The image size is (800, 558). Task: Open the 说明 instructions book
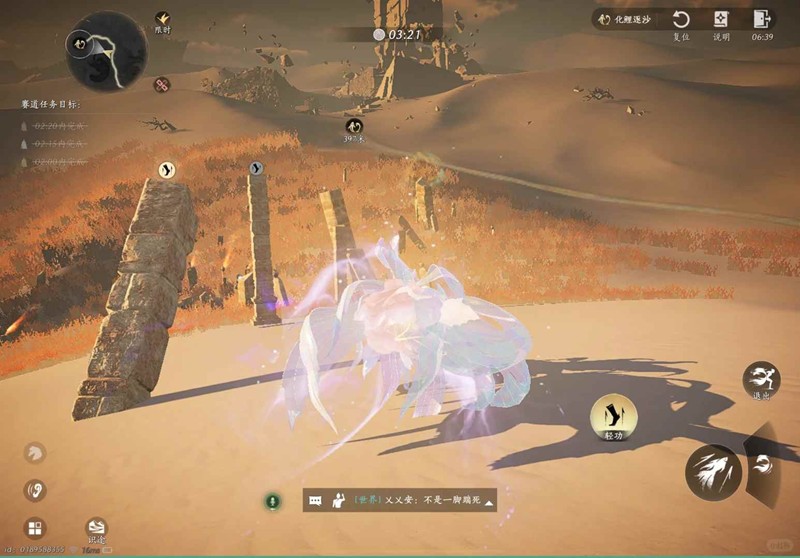pos(721,20)
